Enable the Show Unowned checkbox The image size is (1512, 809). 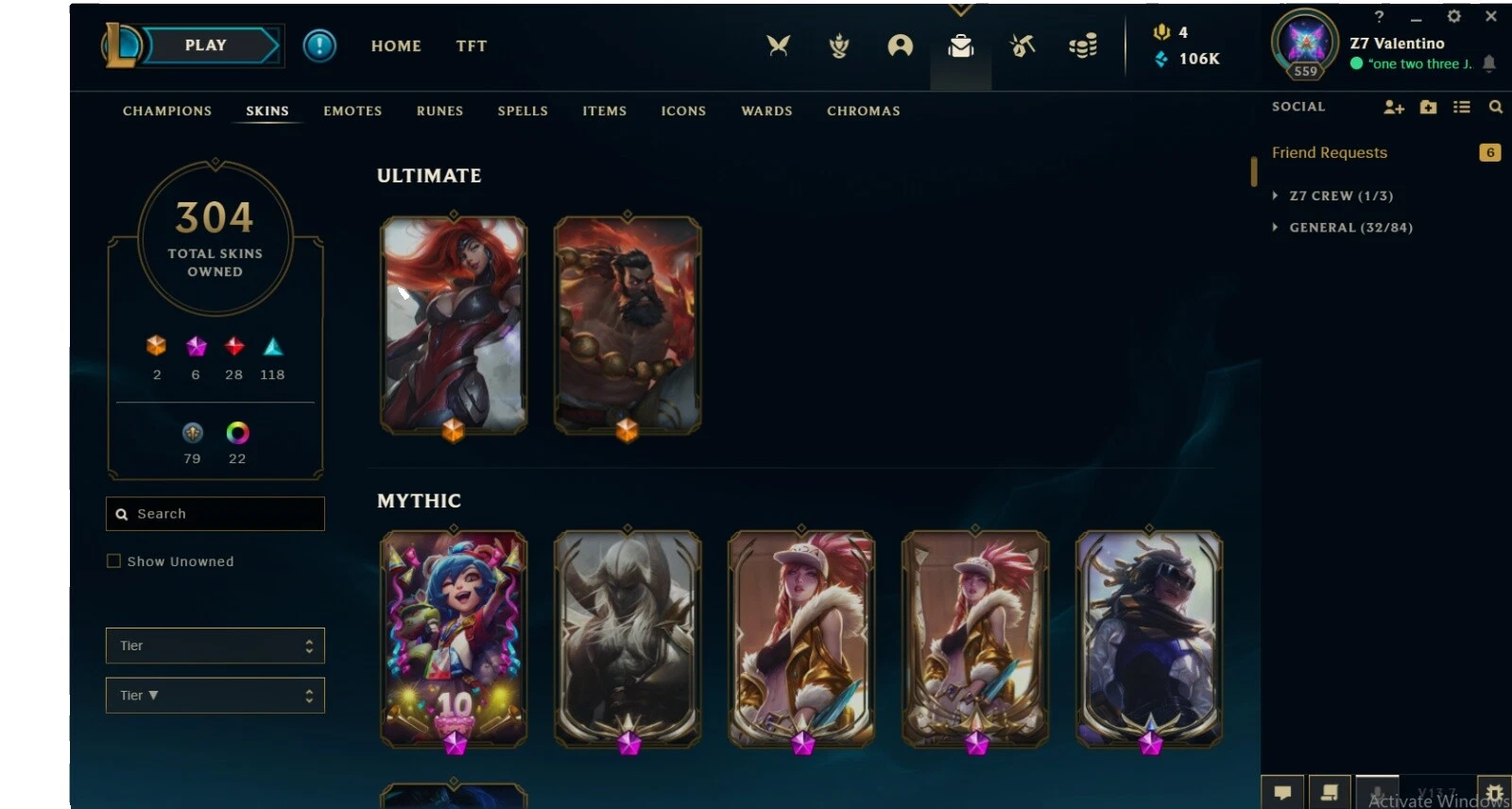pyautogui.click(x=113, y=560)
